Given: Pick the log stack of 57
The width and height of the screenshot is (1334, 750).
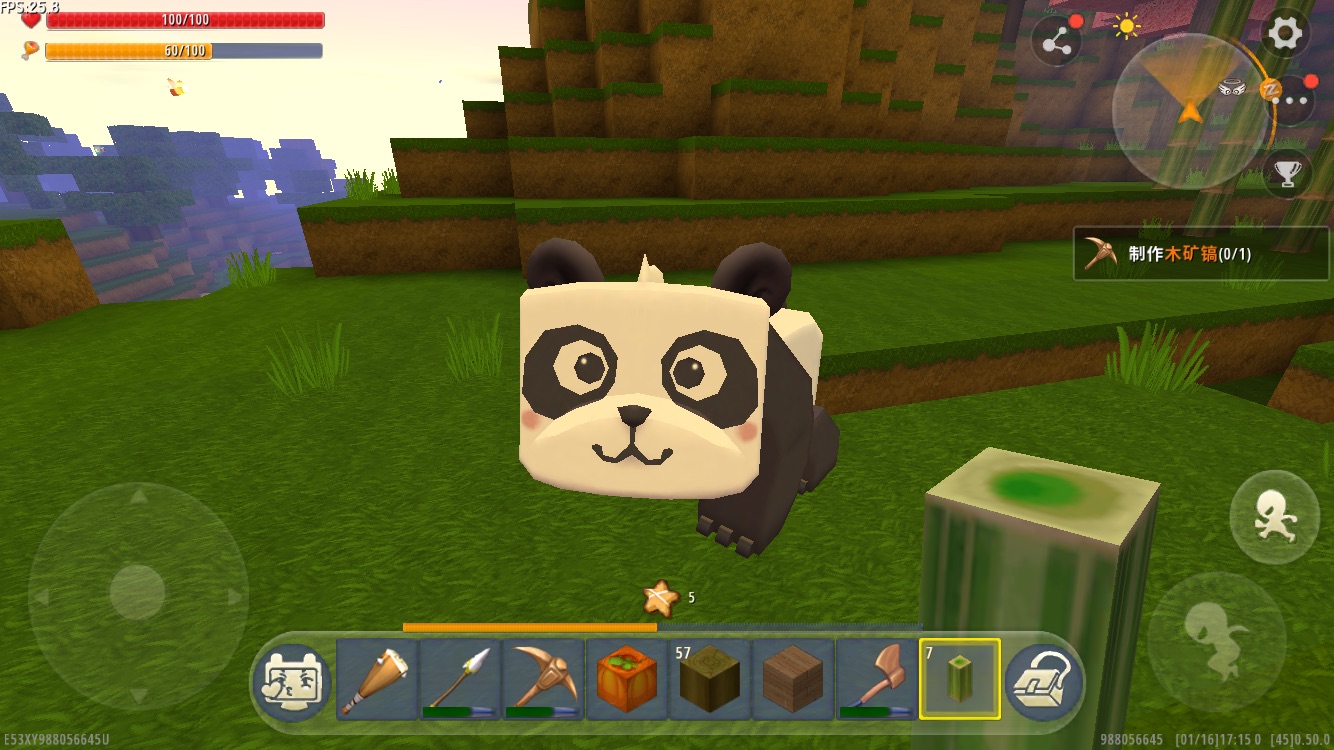Looking at the screenshot, I should pos(709,680).
